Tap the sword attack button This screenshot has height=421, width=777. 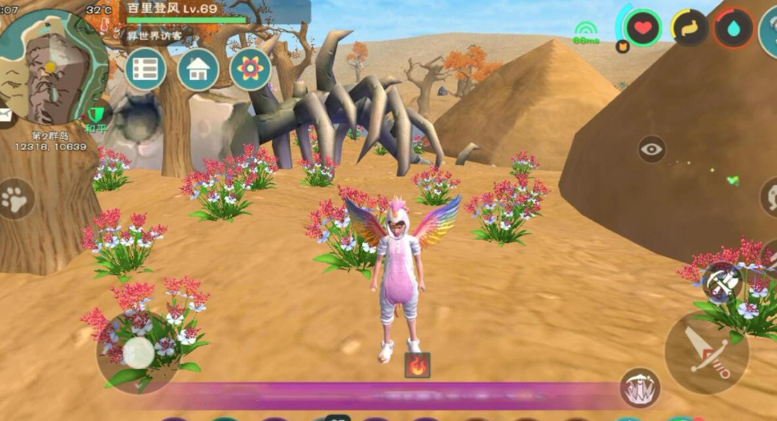pos(706,353)
